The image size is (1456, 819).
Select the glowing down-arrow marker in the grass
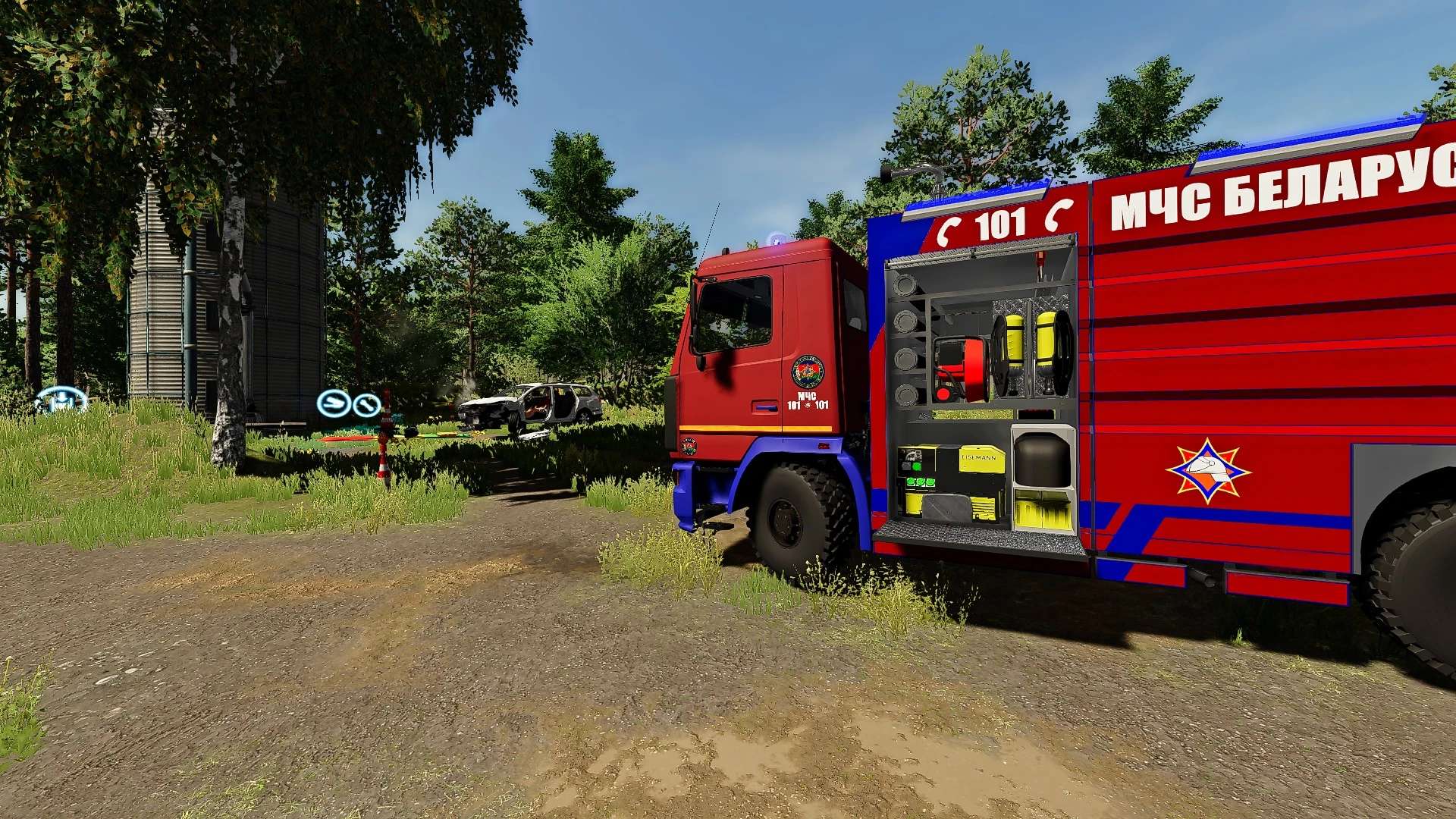(x=61, y=399)
